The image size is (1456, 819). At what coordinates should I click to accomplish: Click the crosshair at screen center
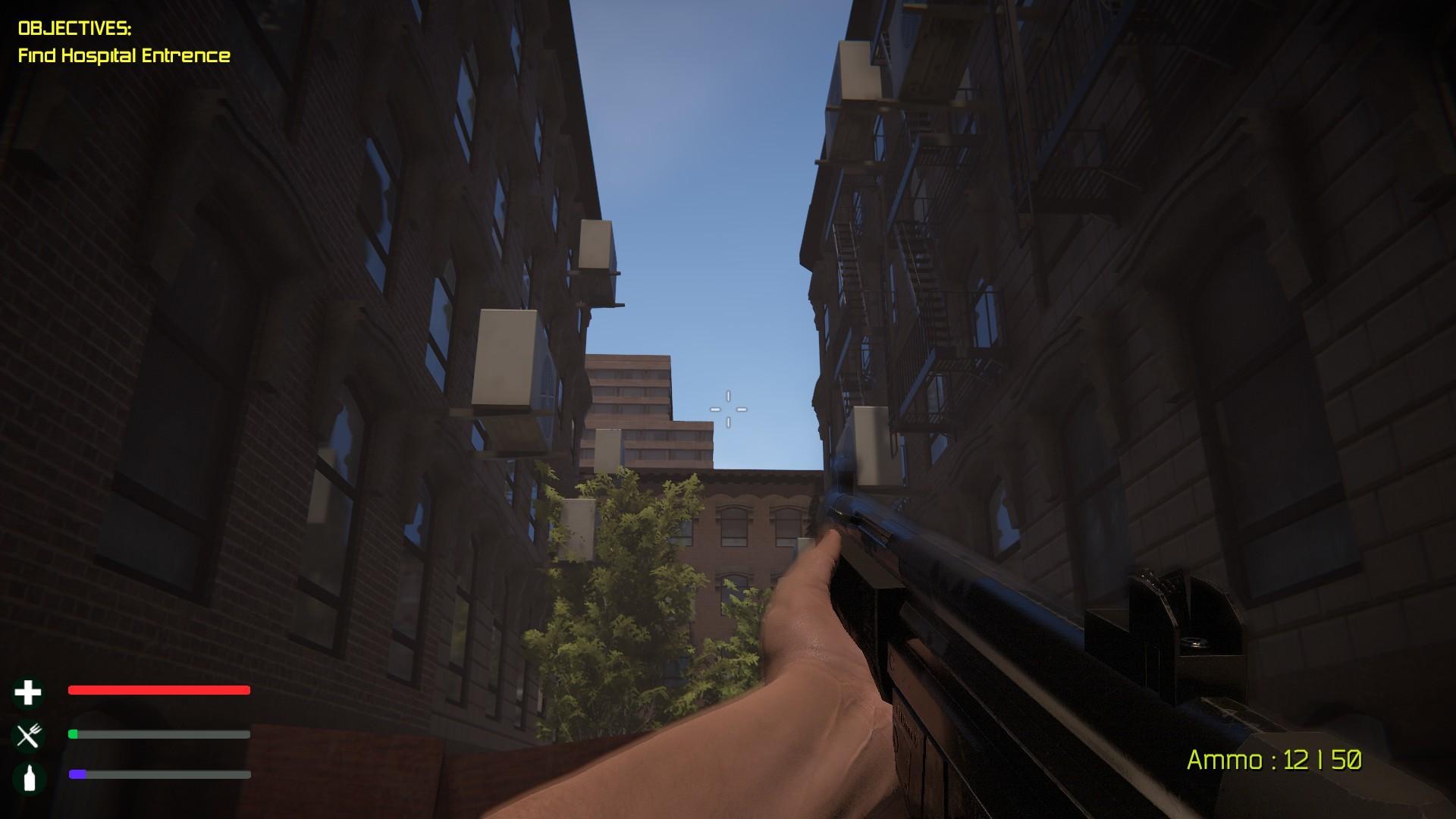(x=728, y=409)
